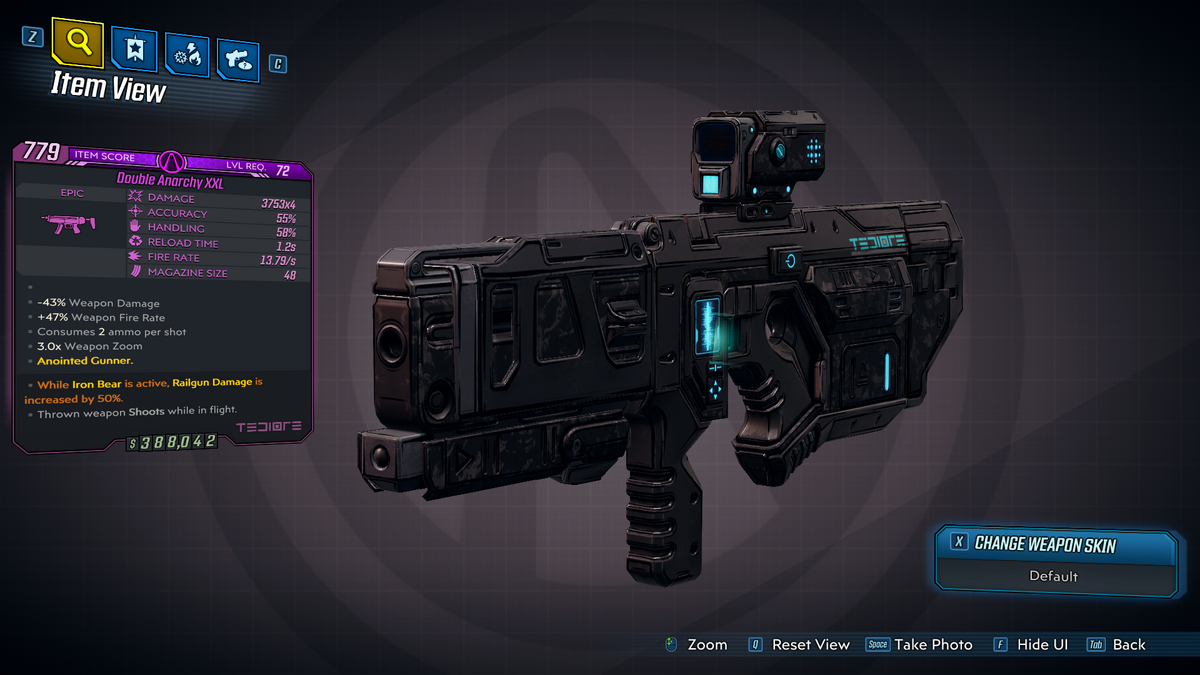Go Back from the item view
This screenshot has width=1200, height=675.
click(1128, 645)
